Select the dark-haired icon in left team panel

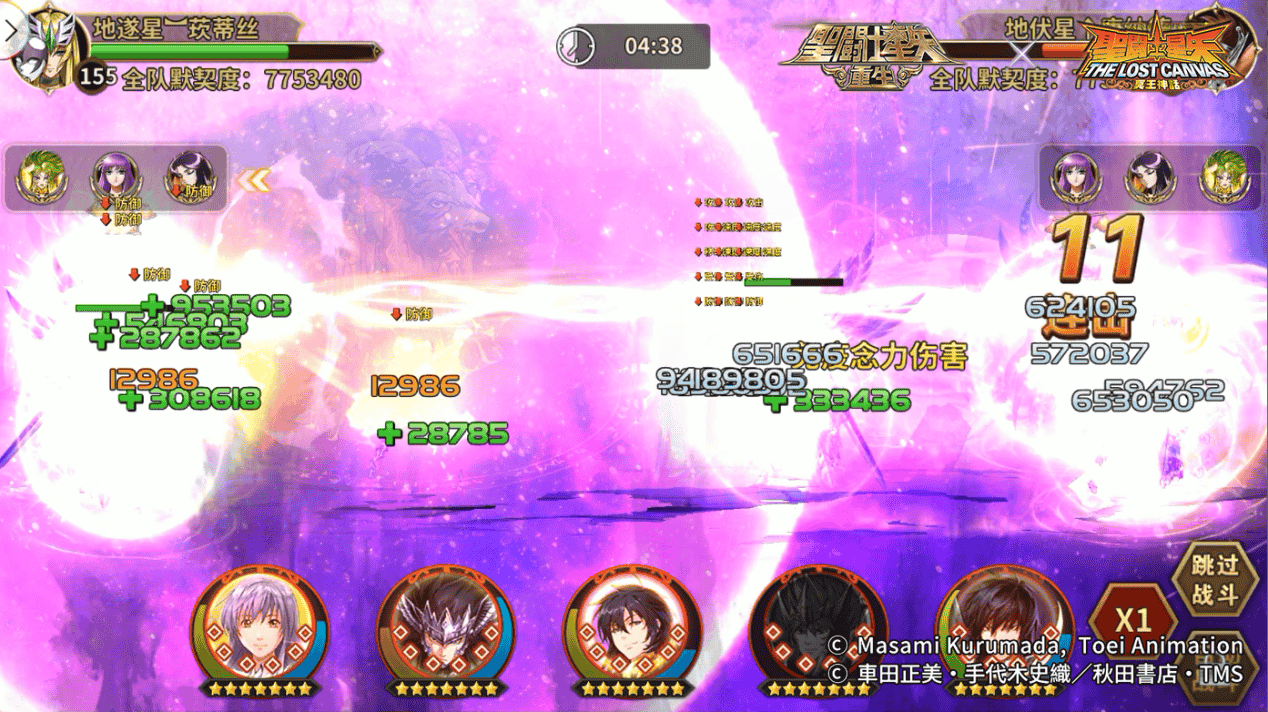(188, 177)
